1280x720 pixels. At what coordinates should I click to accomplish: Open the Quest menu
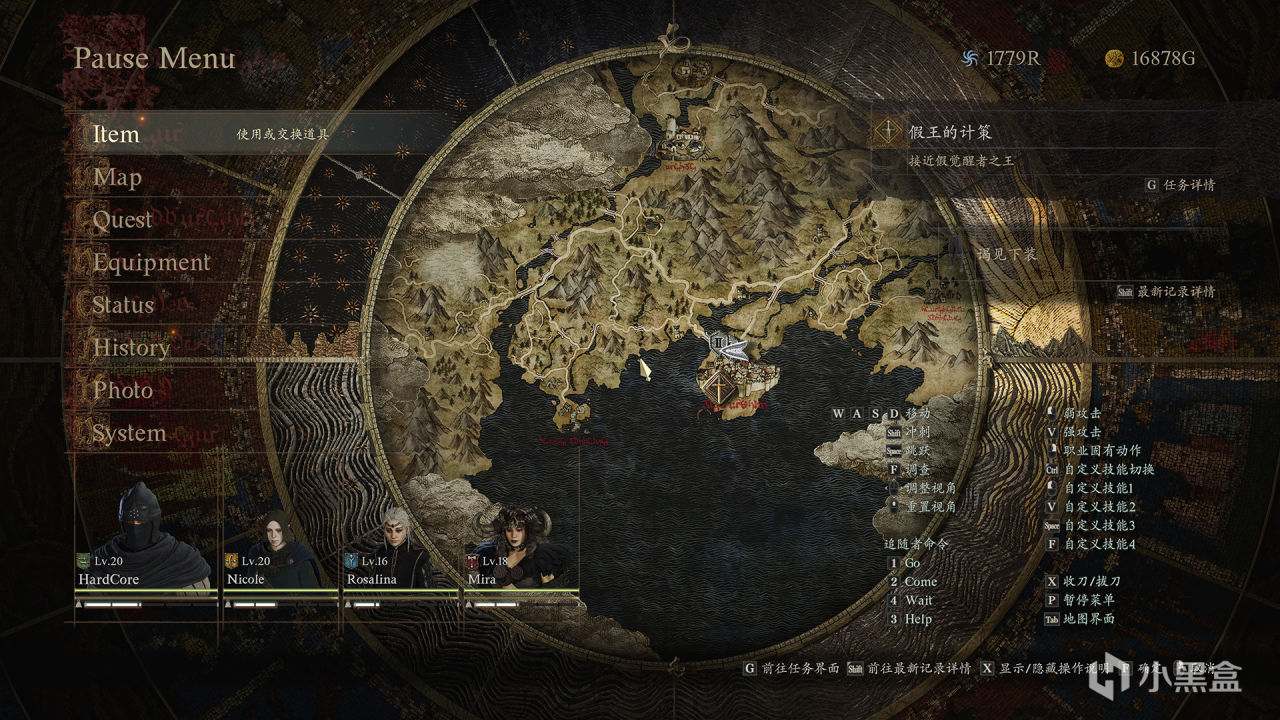[122, 220]
